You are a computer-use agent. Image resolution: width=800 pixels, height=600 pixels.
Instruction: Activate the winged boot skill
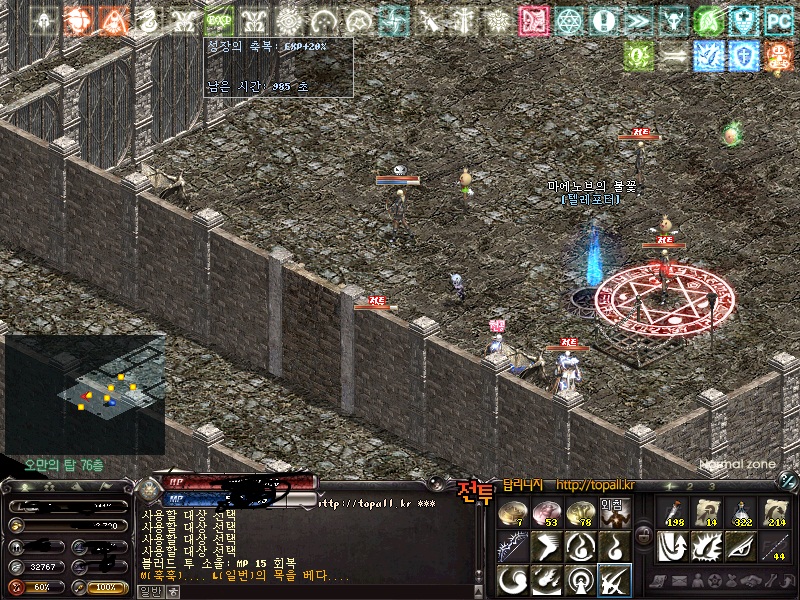point(546,546)
